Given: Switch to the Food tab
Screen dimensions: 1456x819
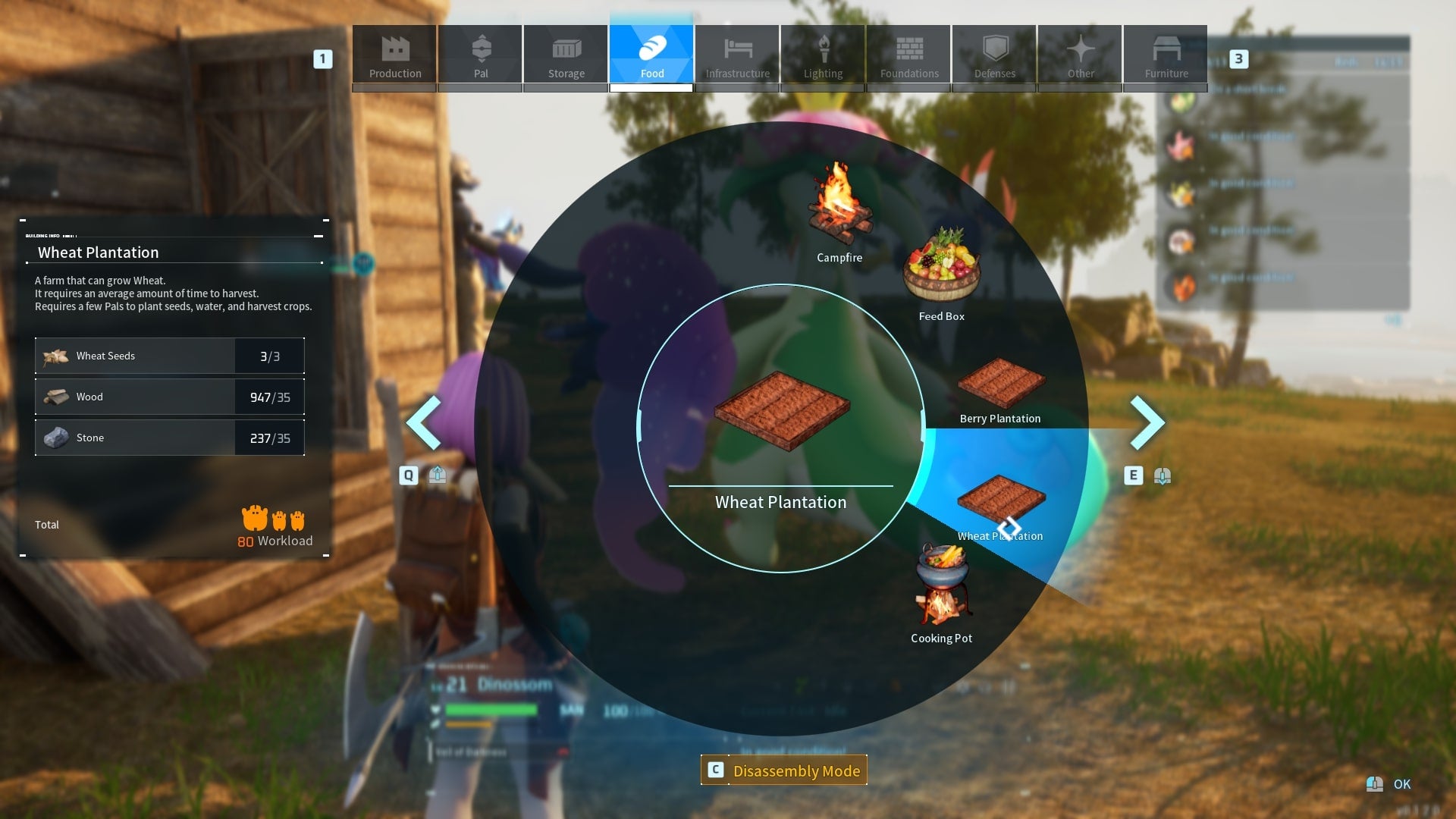Looking at the screenshot, I should [x=651, y=53].
